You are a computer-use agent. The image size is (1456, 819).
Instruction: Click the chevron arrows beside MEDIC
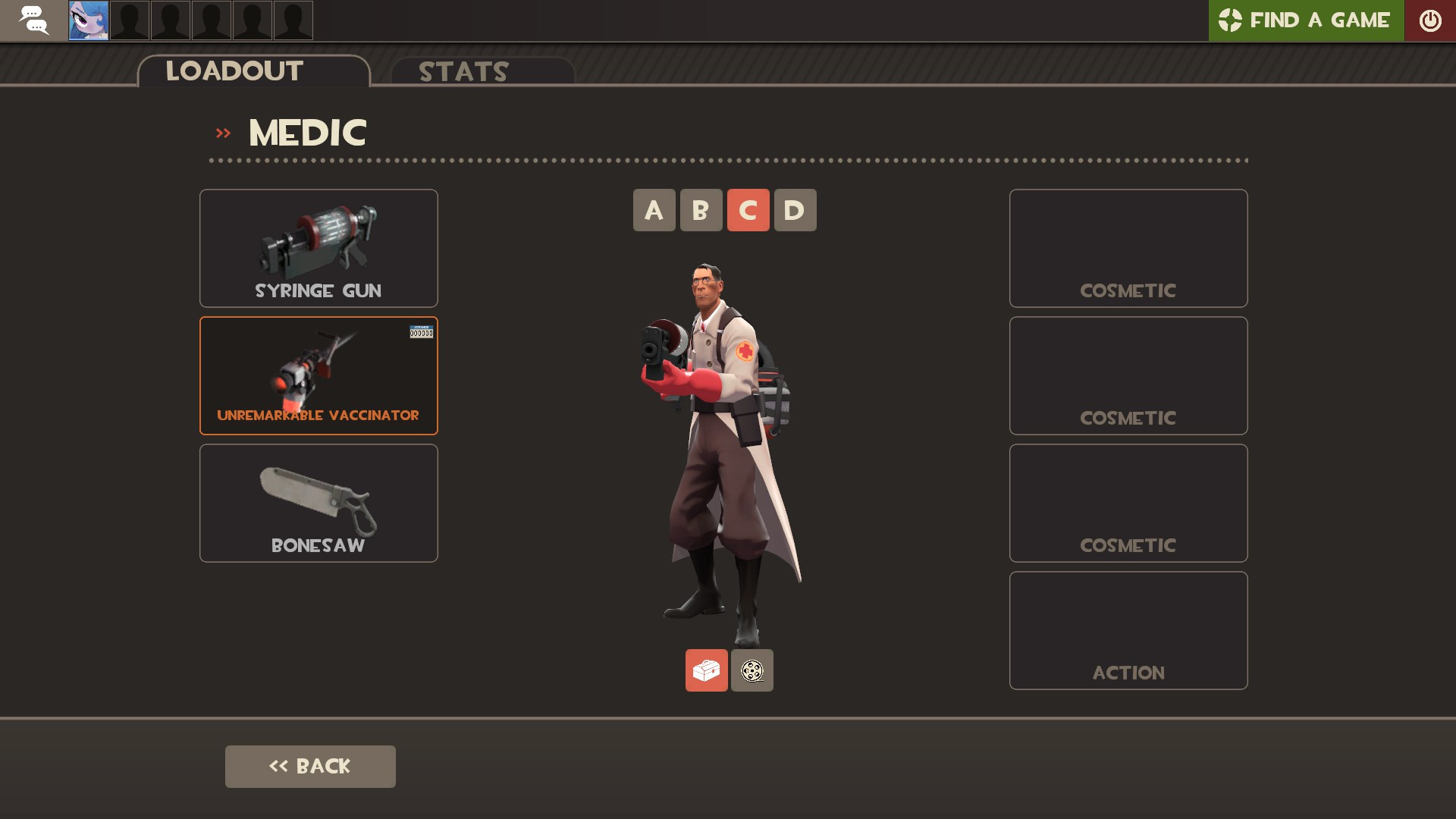223,131
